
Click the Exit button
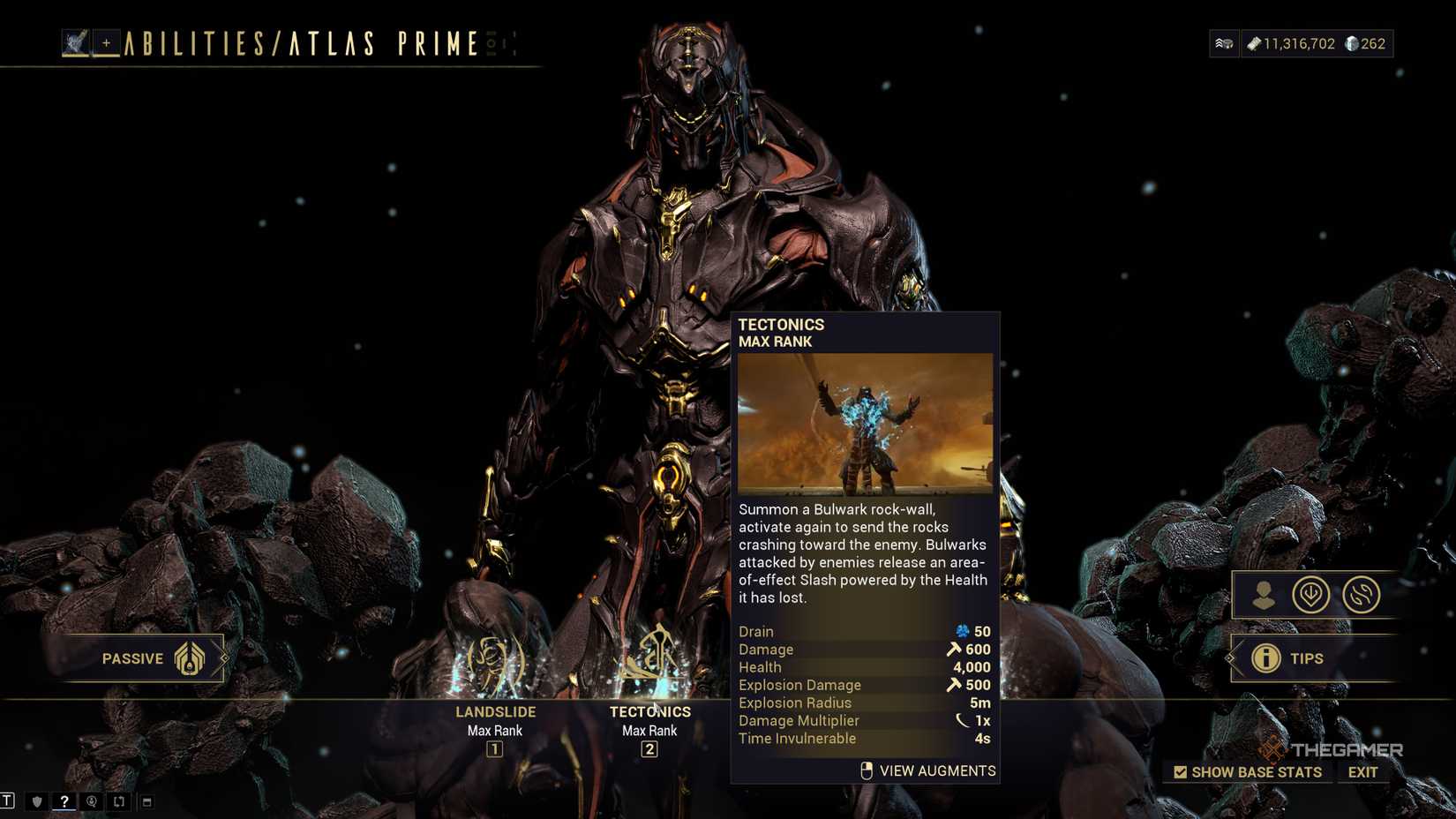pos(1363,771)
